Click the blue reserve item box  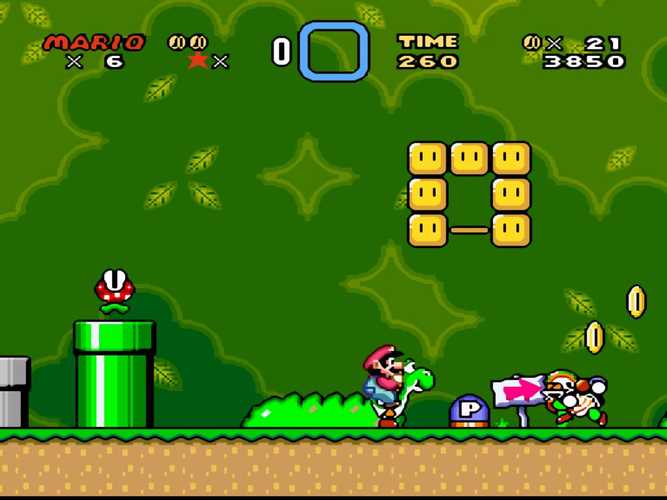coord(334,51)
